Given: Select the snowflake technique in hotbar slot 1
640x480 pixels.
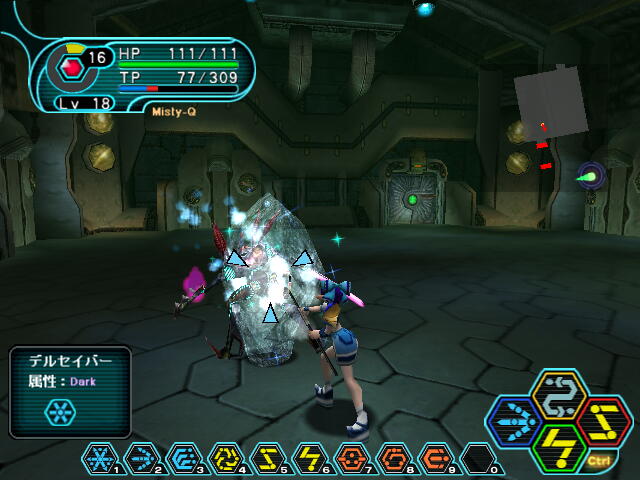Looking at the screenshot, I should (x=101, y=457).
